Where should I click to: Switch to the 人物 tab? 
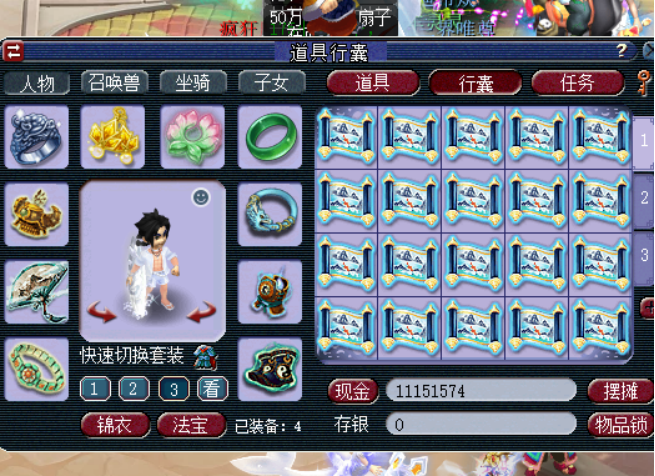pyautogui.click(x=37, y=83)
